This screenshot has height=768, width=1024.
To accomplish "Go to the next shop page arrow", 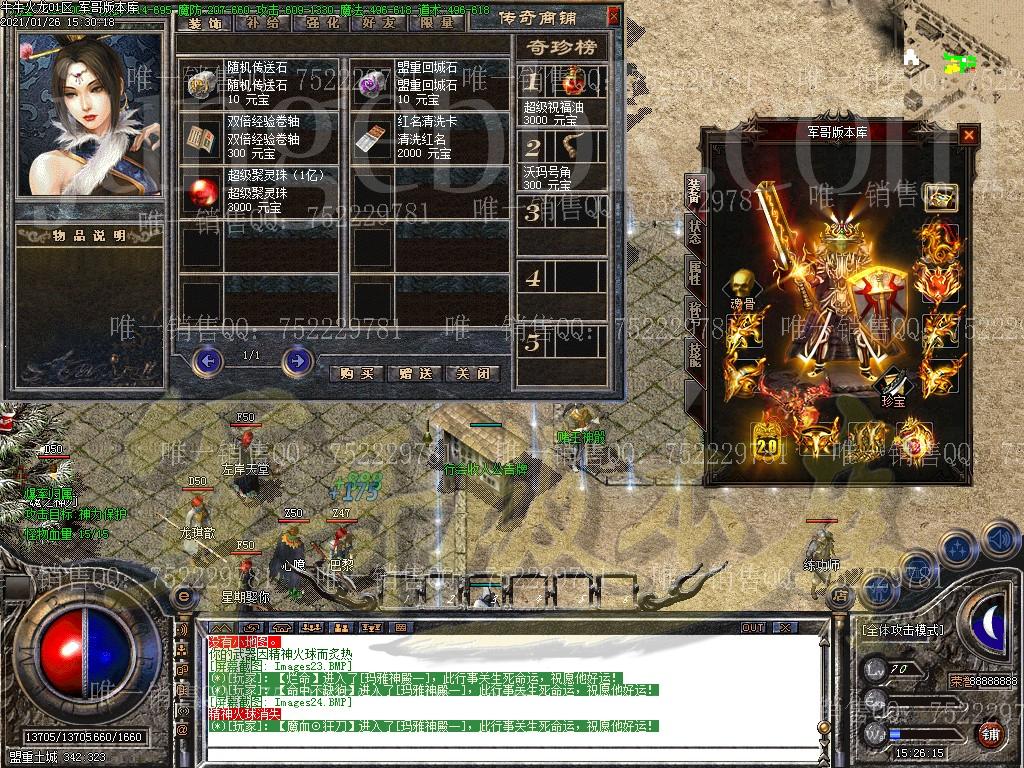I will coord(297,360).
